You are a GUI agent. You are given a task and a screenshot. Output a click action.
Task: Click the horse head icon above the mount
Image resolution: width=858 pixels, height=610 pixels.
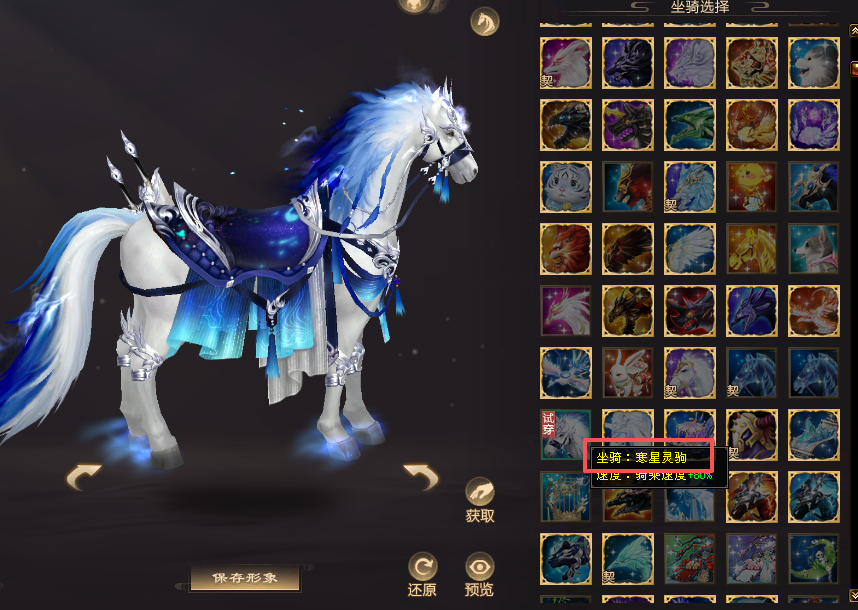[x=485, y=21]
